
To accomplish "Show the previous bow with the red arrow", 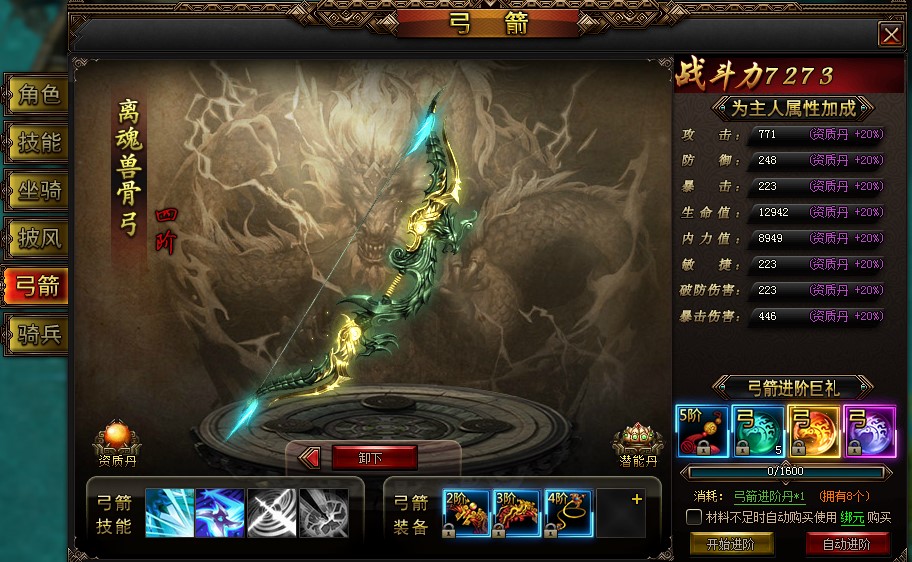I will (310, 458).
